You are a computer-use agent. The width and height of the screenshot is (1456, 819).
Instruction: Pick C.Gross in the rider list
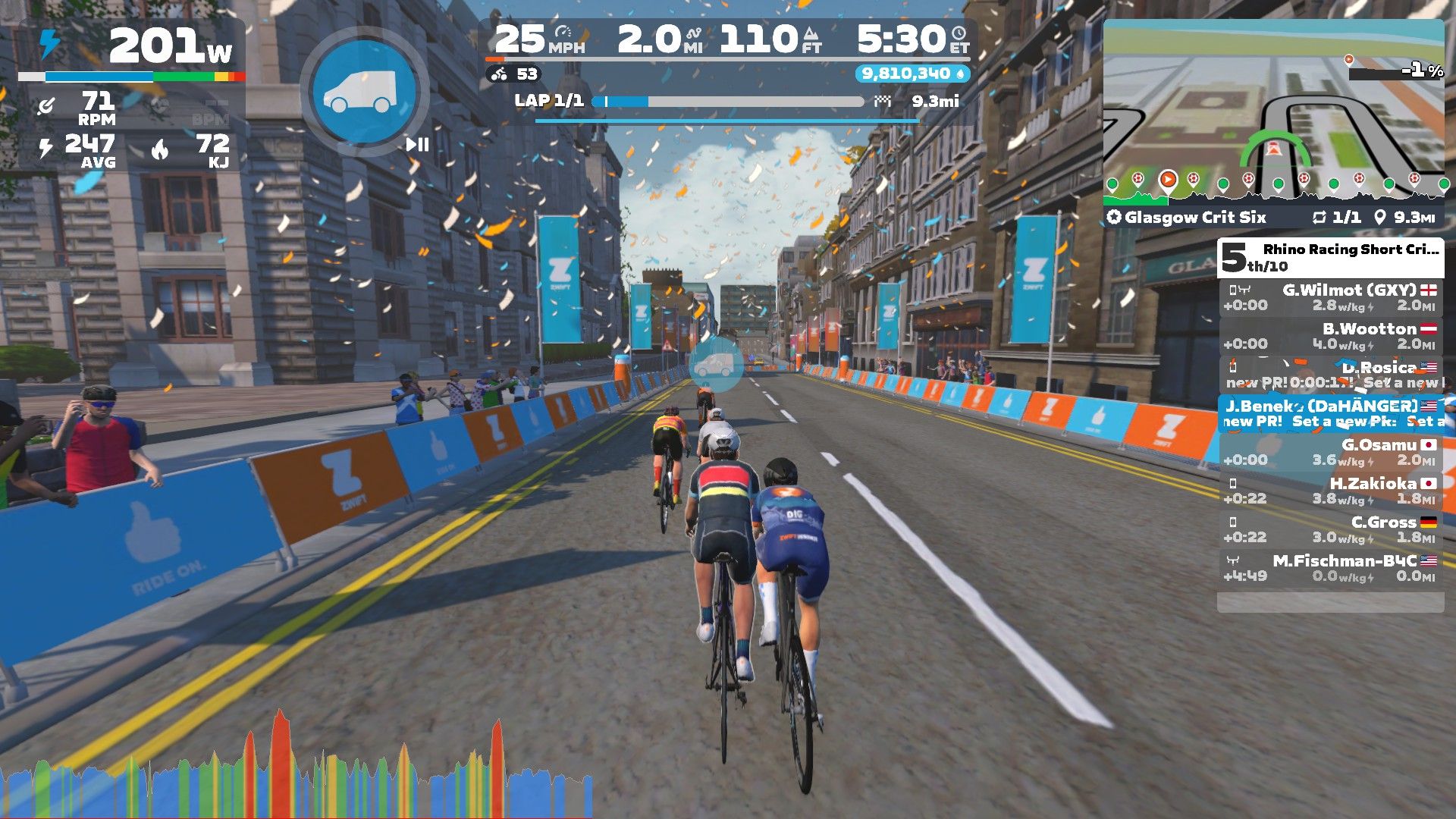click(x=1330, y=529)
